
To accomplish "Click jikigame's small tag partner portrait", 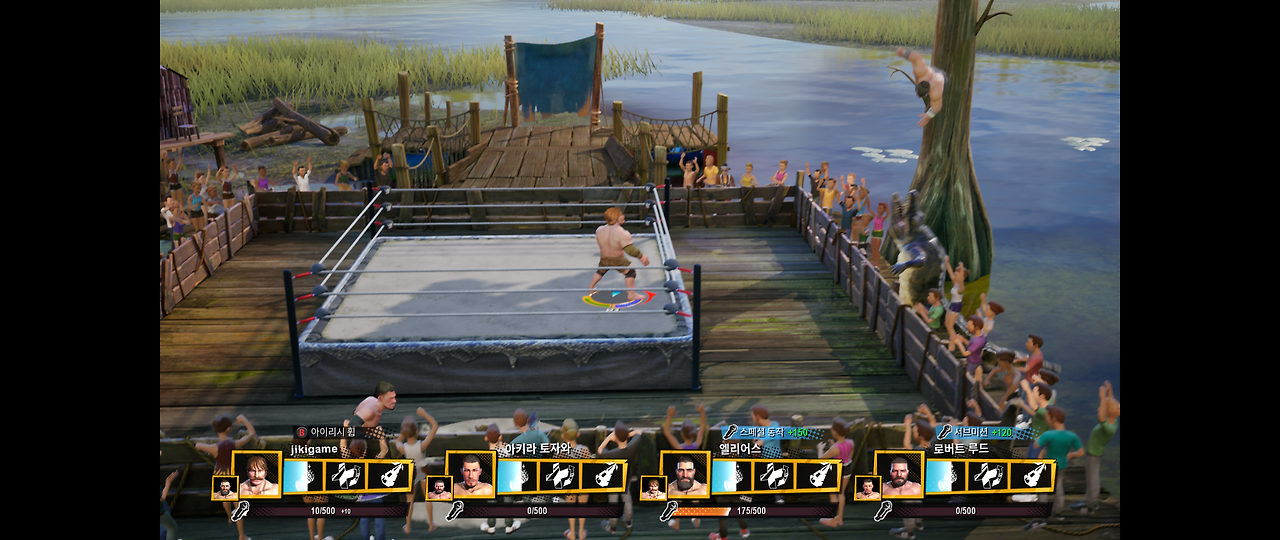I will tap(224, 488).
